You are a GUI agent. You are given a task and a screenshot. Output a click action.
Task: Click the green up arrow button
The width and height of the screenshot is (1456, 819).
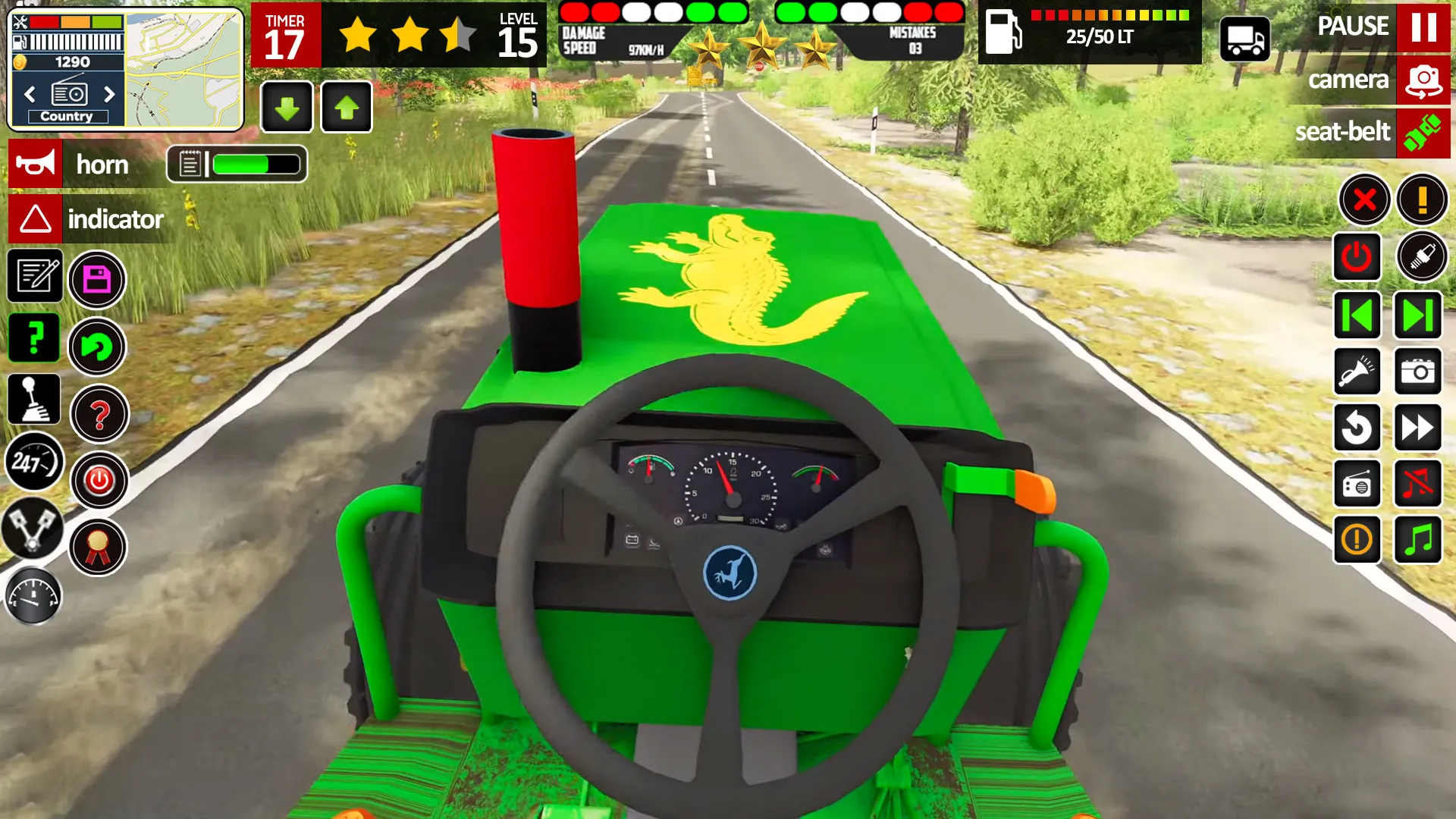tap(347, 108)
